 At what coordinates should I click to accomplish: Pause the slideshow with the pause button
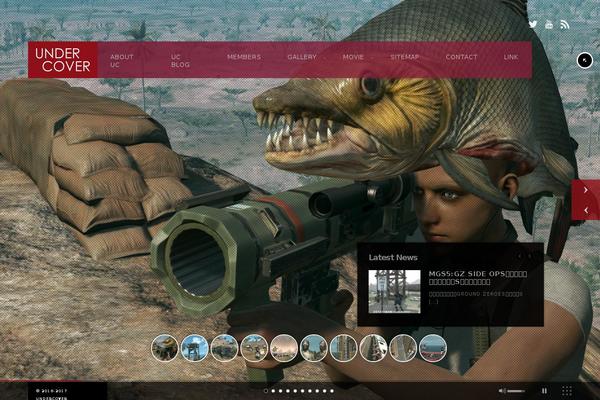tap(545, 391)
